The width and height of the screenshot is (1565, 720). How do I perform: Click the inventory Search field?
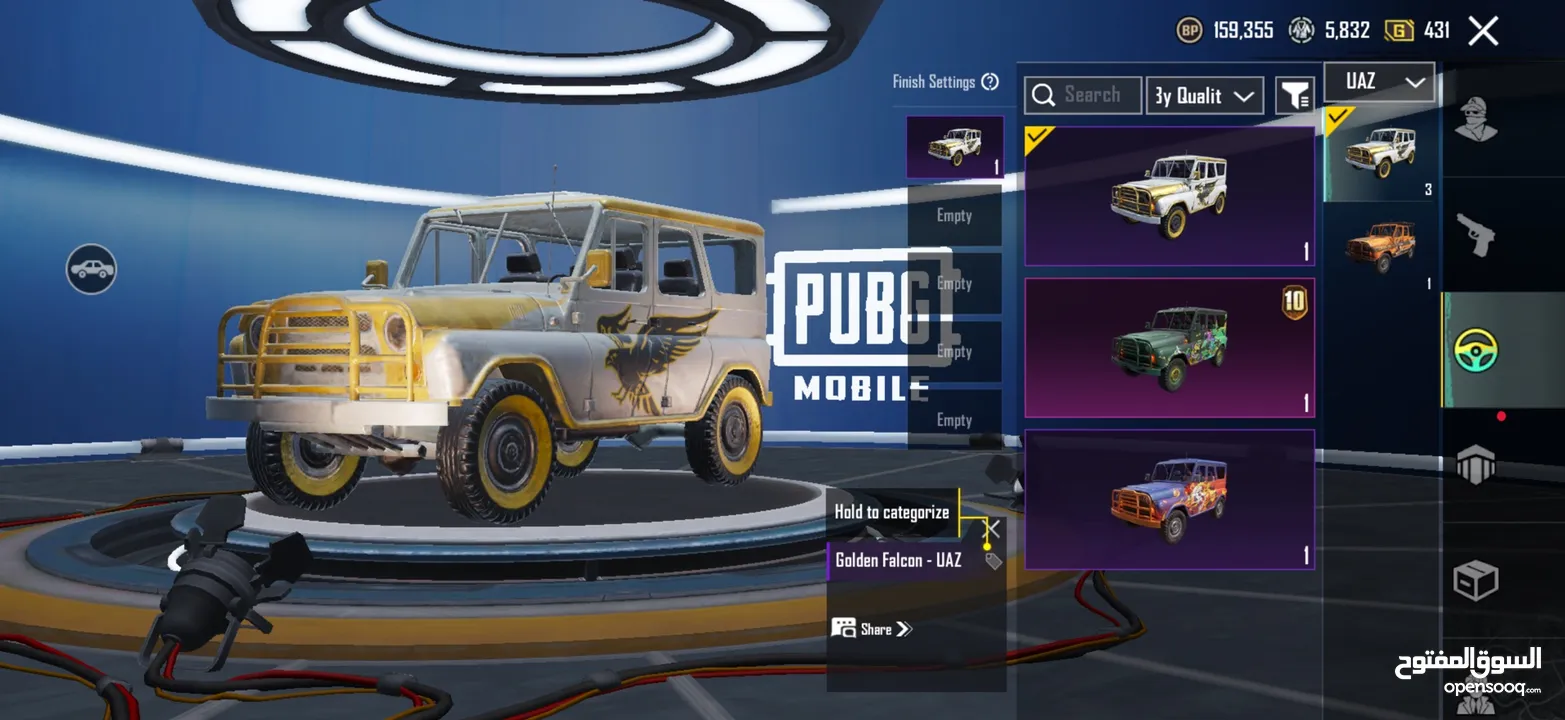1083,95
